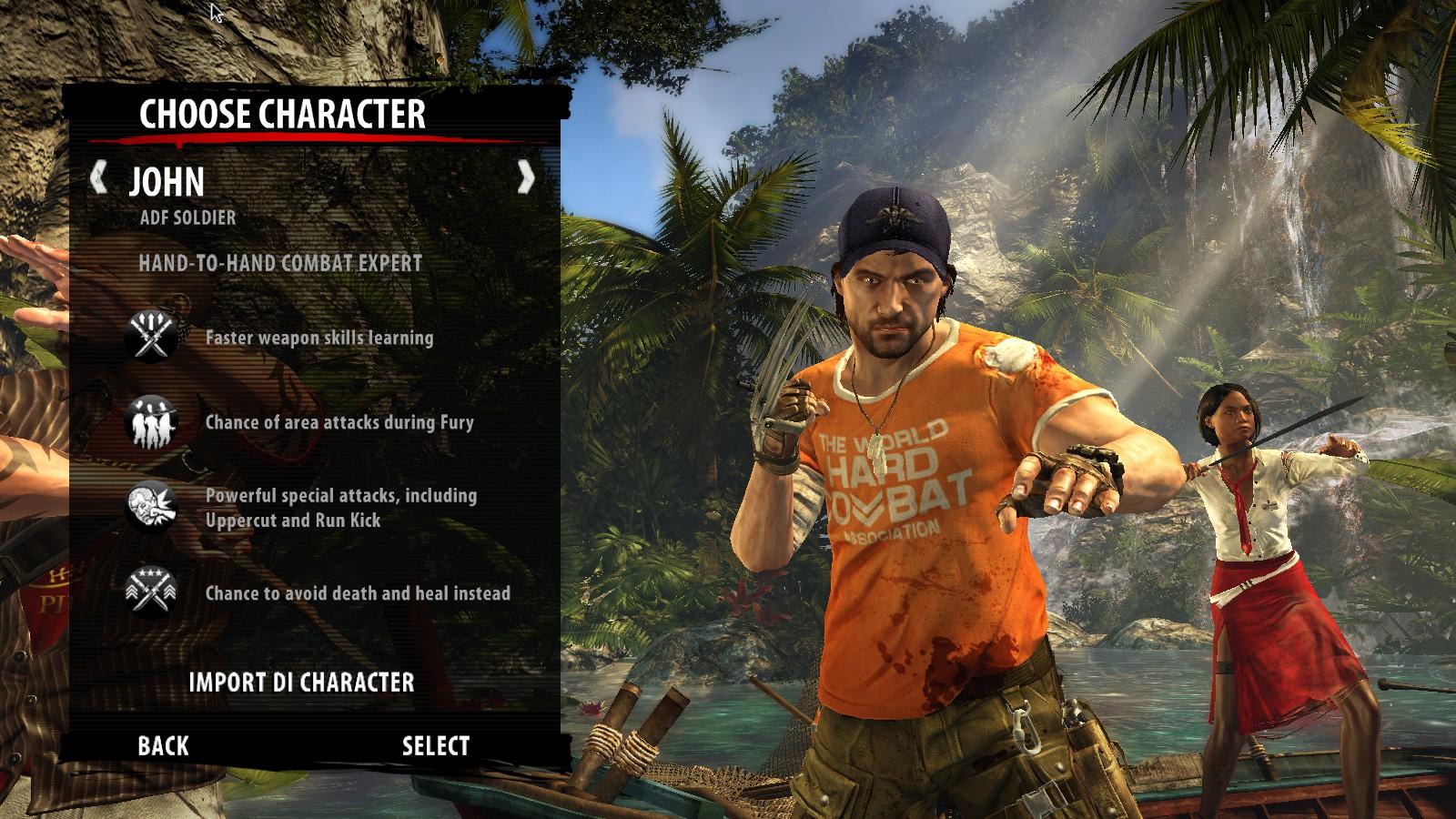1456x819 pixels.
Task: Switch to the next character with right arrow
Action: (525, 177)
